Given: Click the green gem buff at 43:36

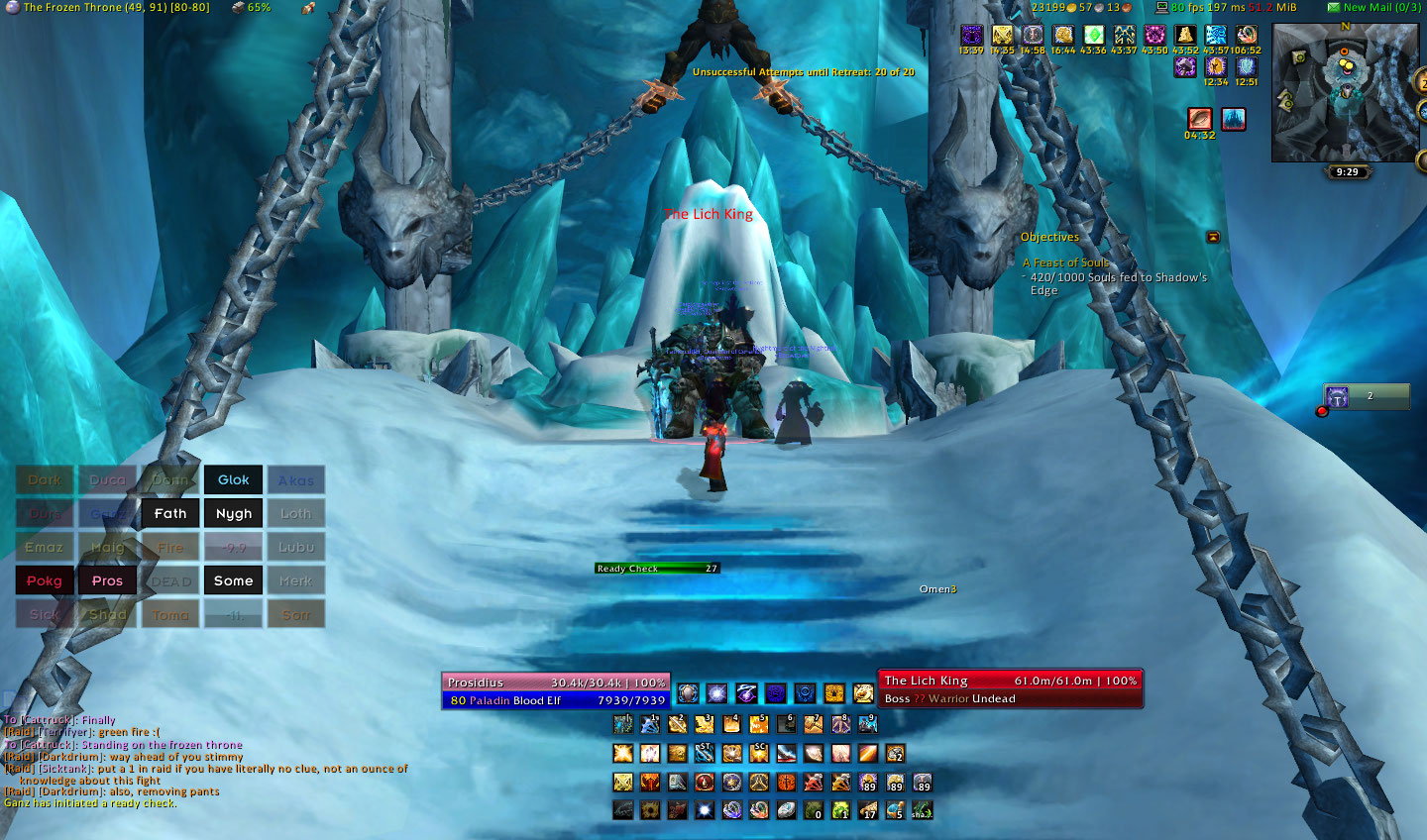Looking at the screenshot, I should pyautogui.click(x=1093, y=37).
